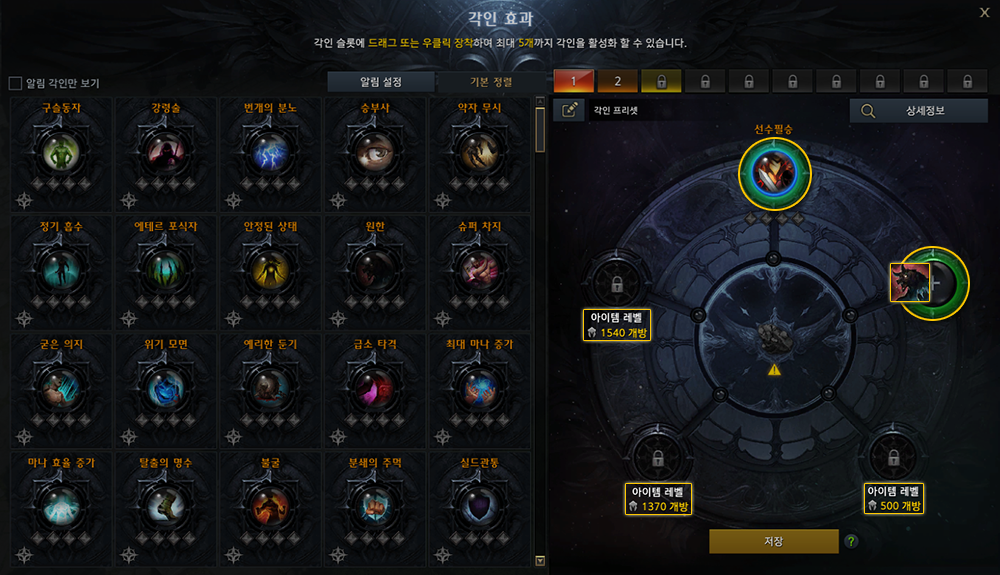
Task: Pick the 원한 engraving
Action: (x=374, y=268)
